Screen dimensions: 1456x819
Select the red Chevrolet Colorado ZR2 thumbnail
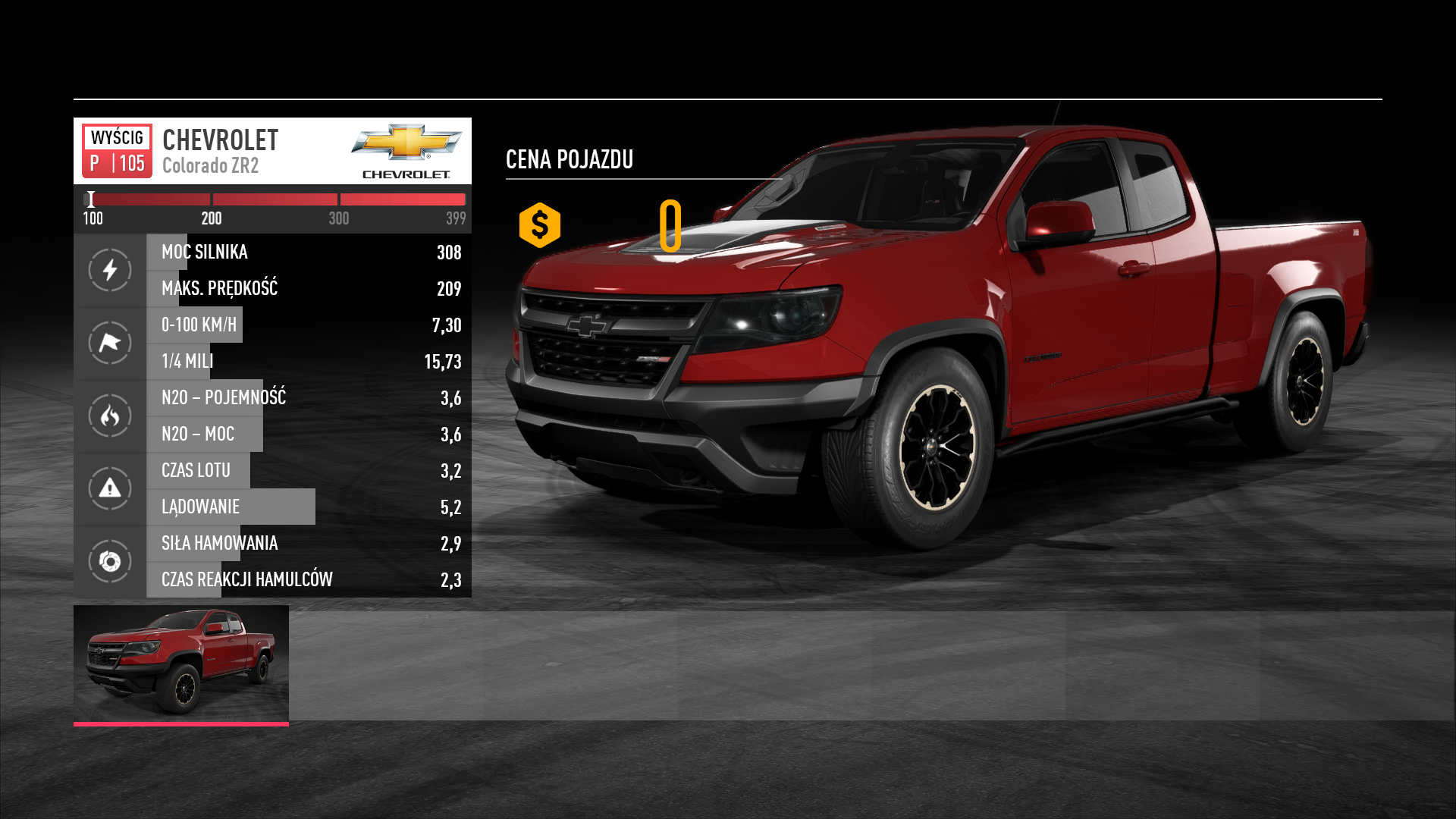click(181, 664)
